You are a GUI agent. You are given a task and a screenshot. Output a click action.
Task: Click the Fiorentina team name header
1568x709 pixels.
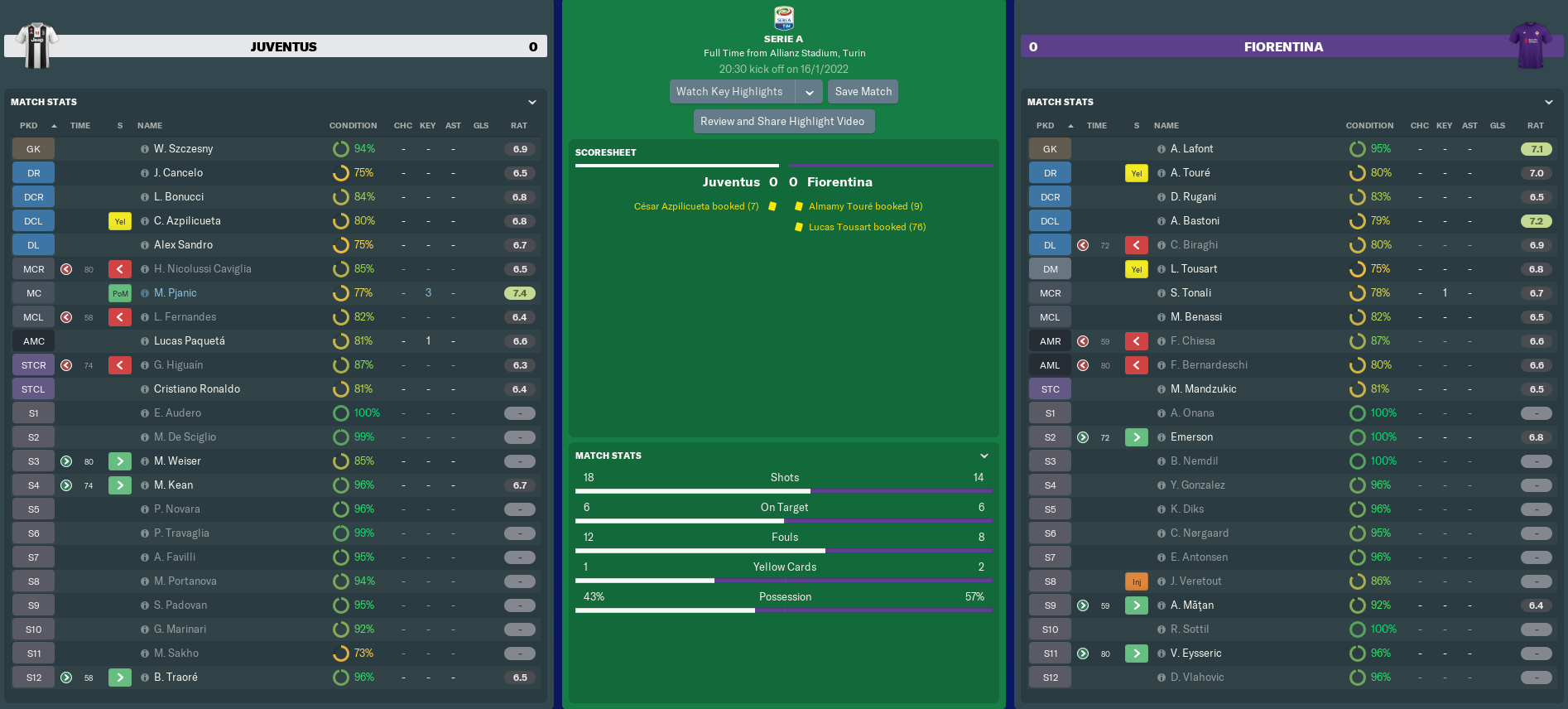1282,47
